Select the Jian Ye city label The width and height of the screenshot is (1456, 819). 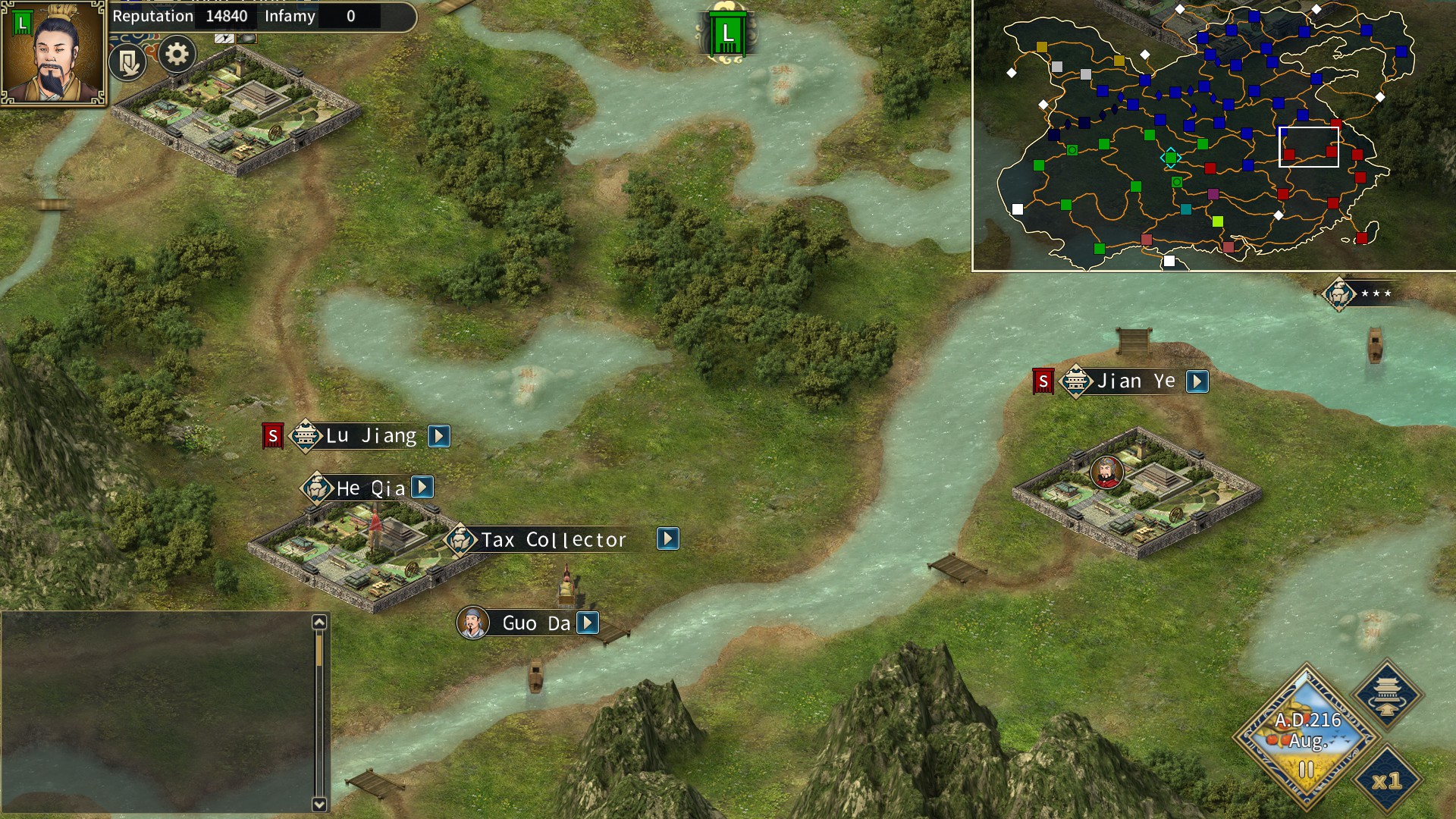pyautogui.click(x=1134, y=381)
